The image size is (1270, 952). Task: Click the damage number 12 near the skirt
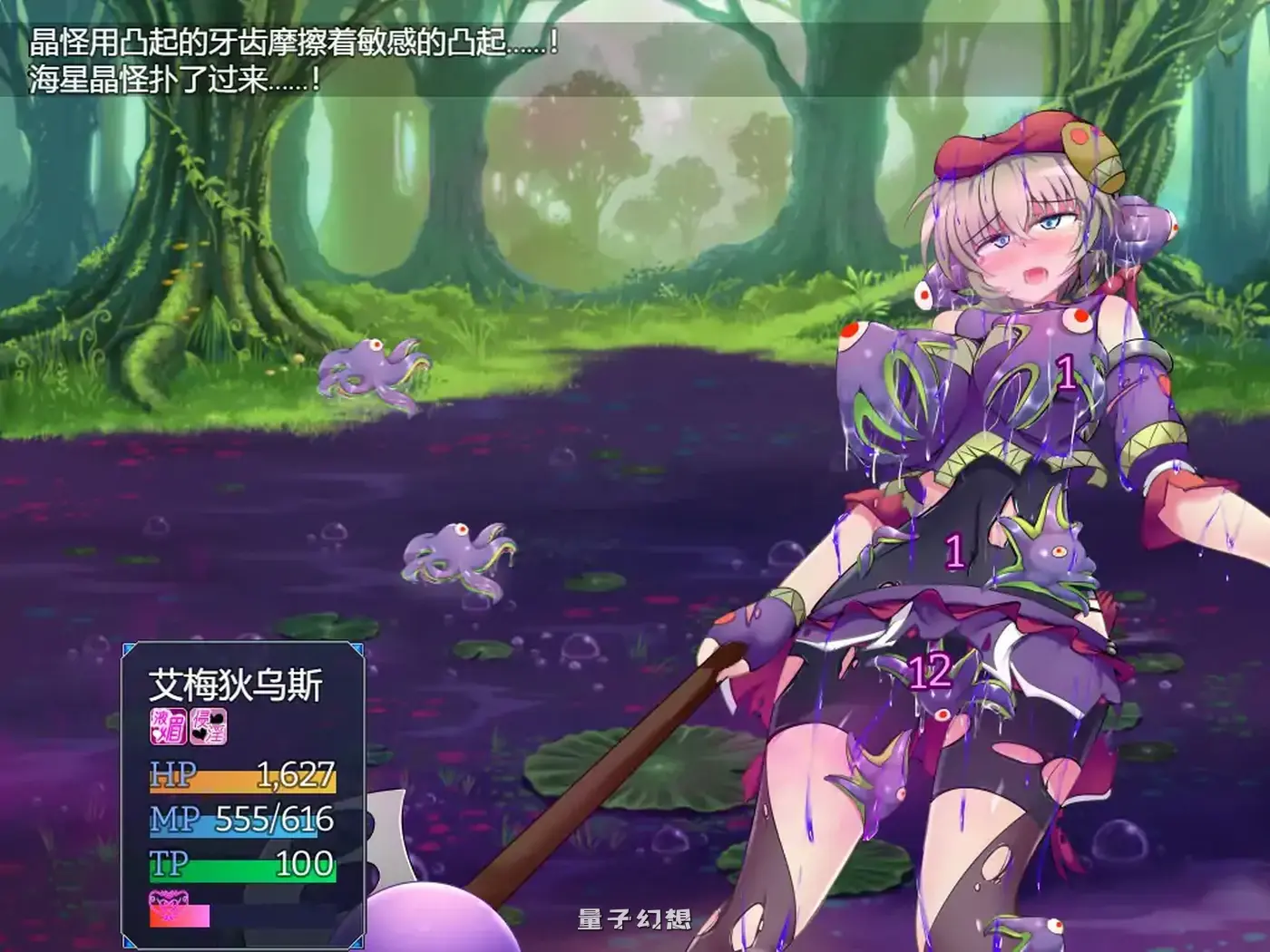[930, 669]
